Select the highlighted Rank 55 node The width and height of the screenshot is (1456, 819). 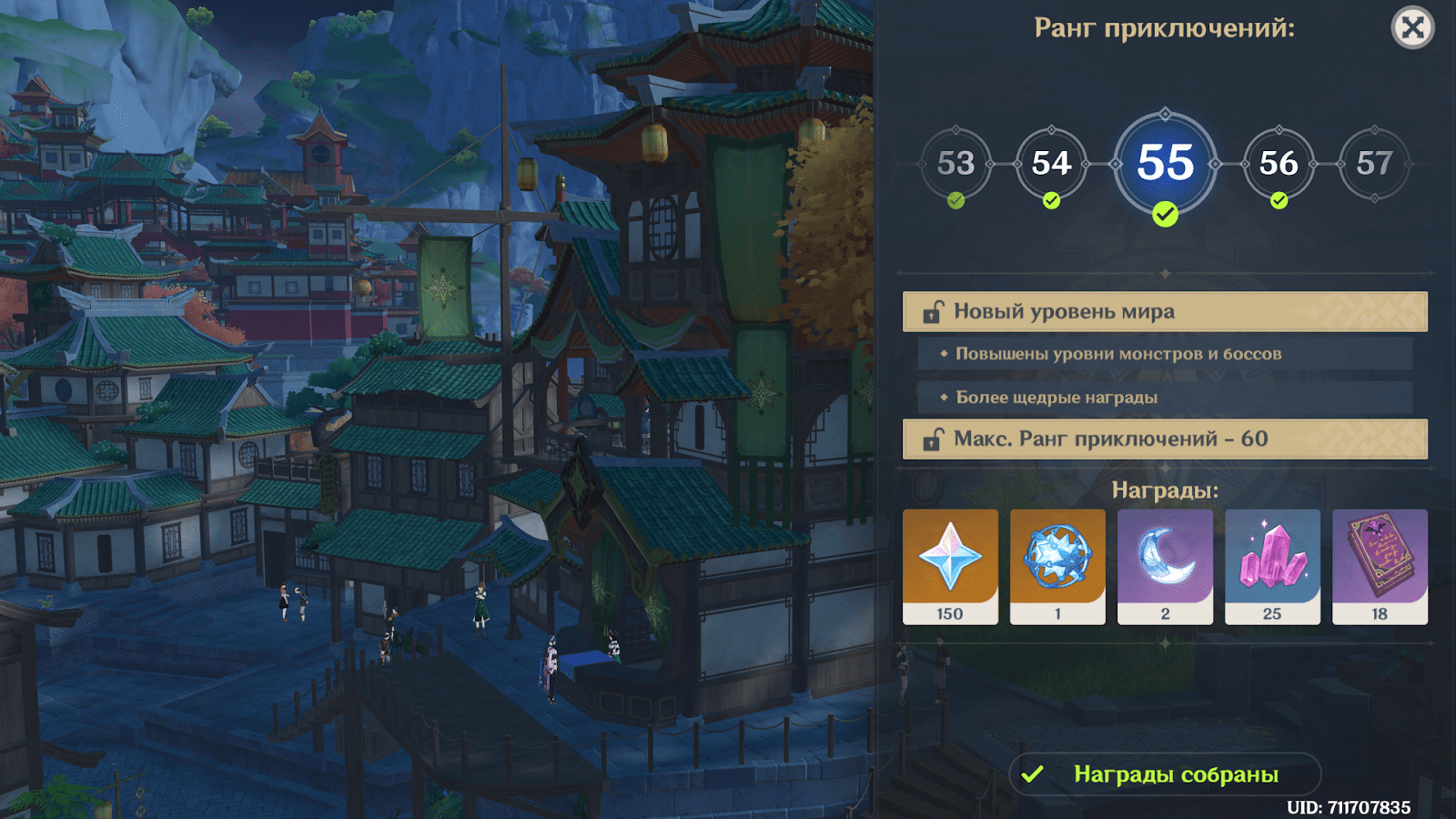point(1165,164)
